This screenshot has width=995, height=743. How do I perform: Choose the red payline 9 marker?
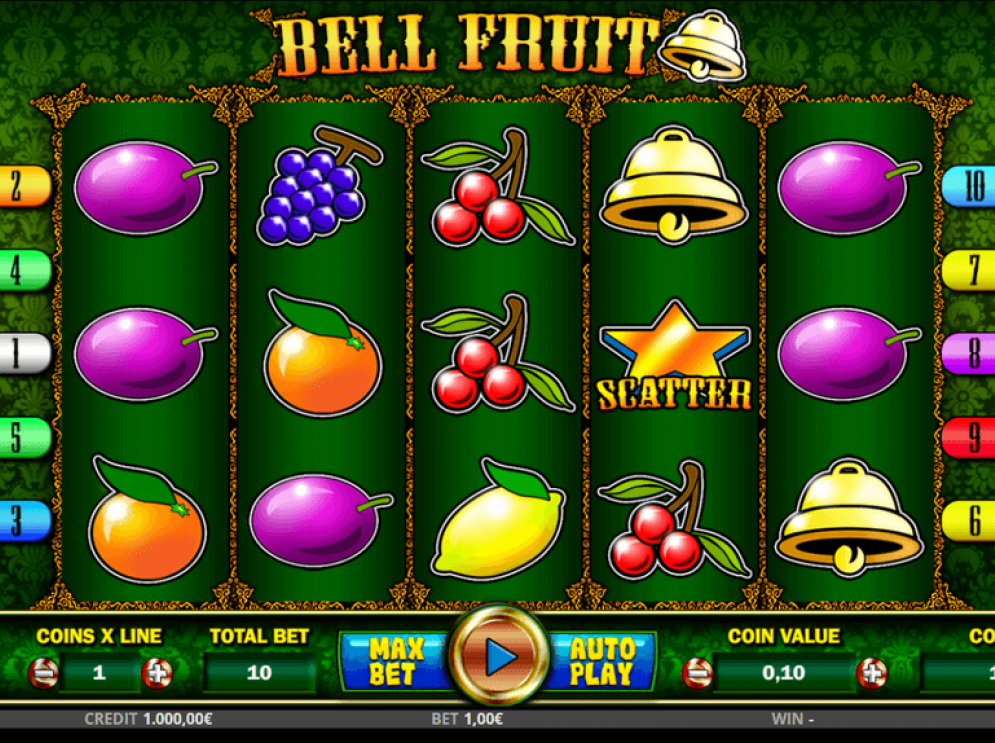coord(970,437)
